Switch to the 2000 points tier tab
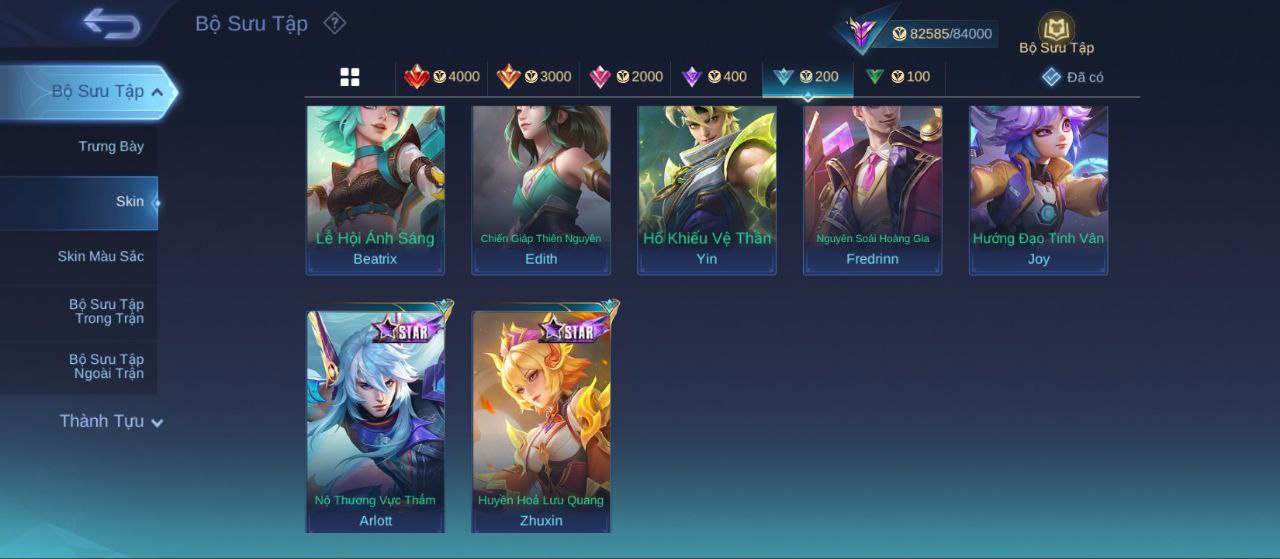The width and height of the screenshot is (1280, 559). pyautogui.click(x=626, y=77)
